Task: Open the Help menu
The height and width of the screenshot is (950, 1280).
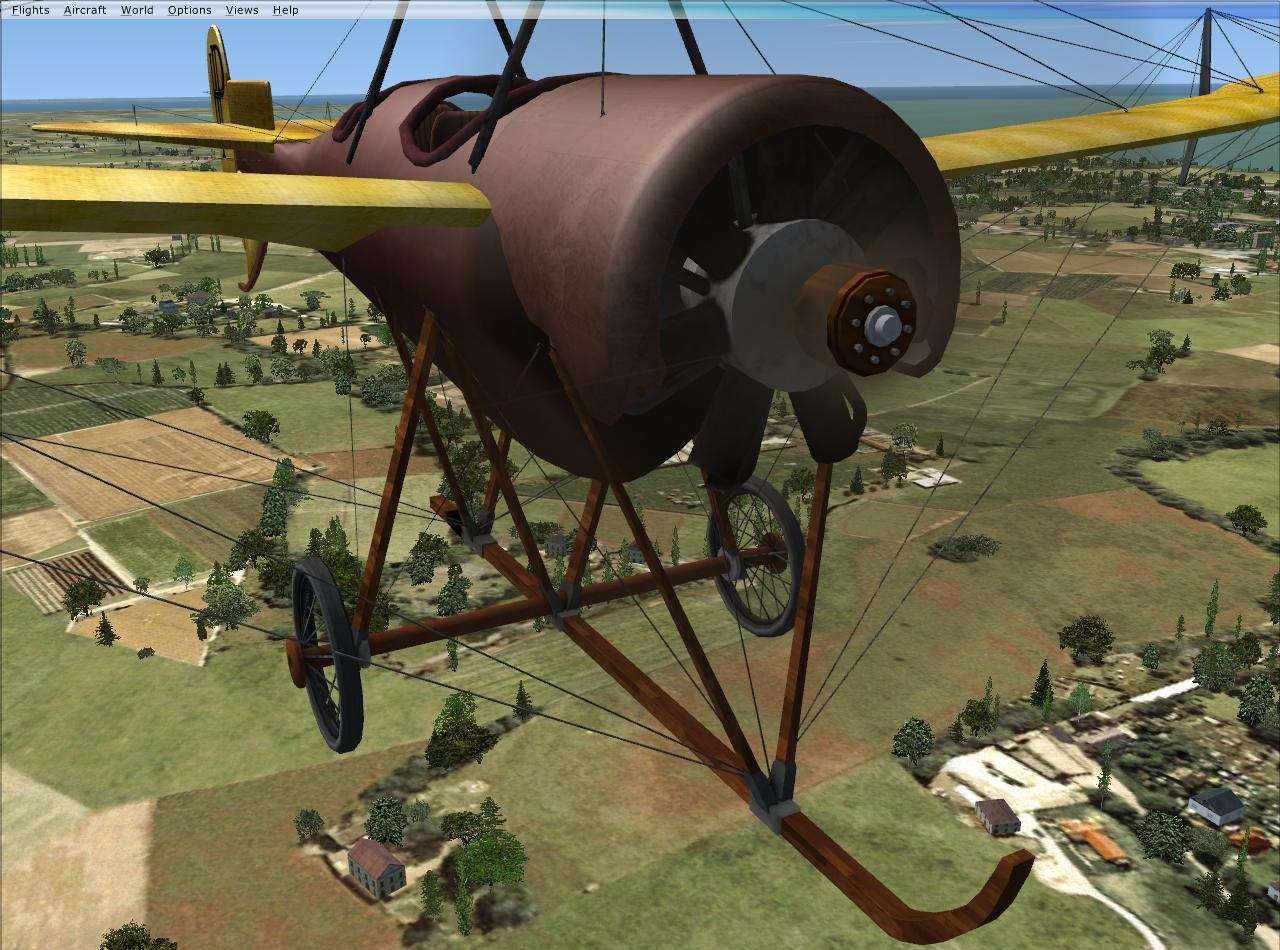Action: (284, 10)
